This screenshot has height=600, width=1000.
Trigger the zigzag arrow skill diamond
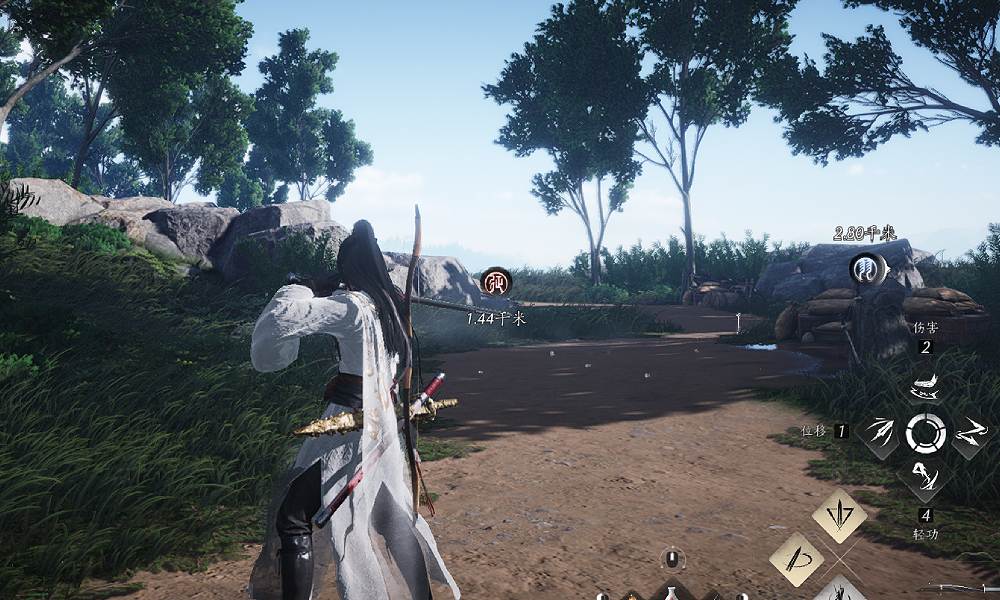[970, 433]
